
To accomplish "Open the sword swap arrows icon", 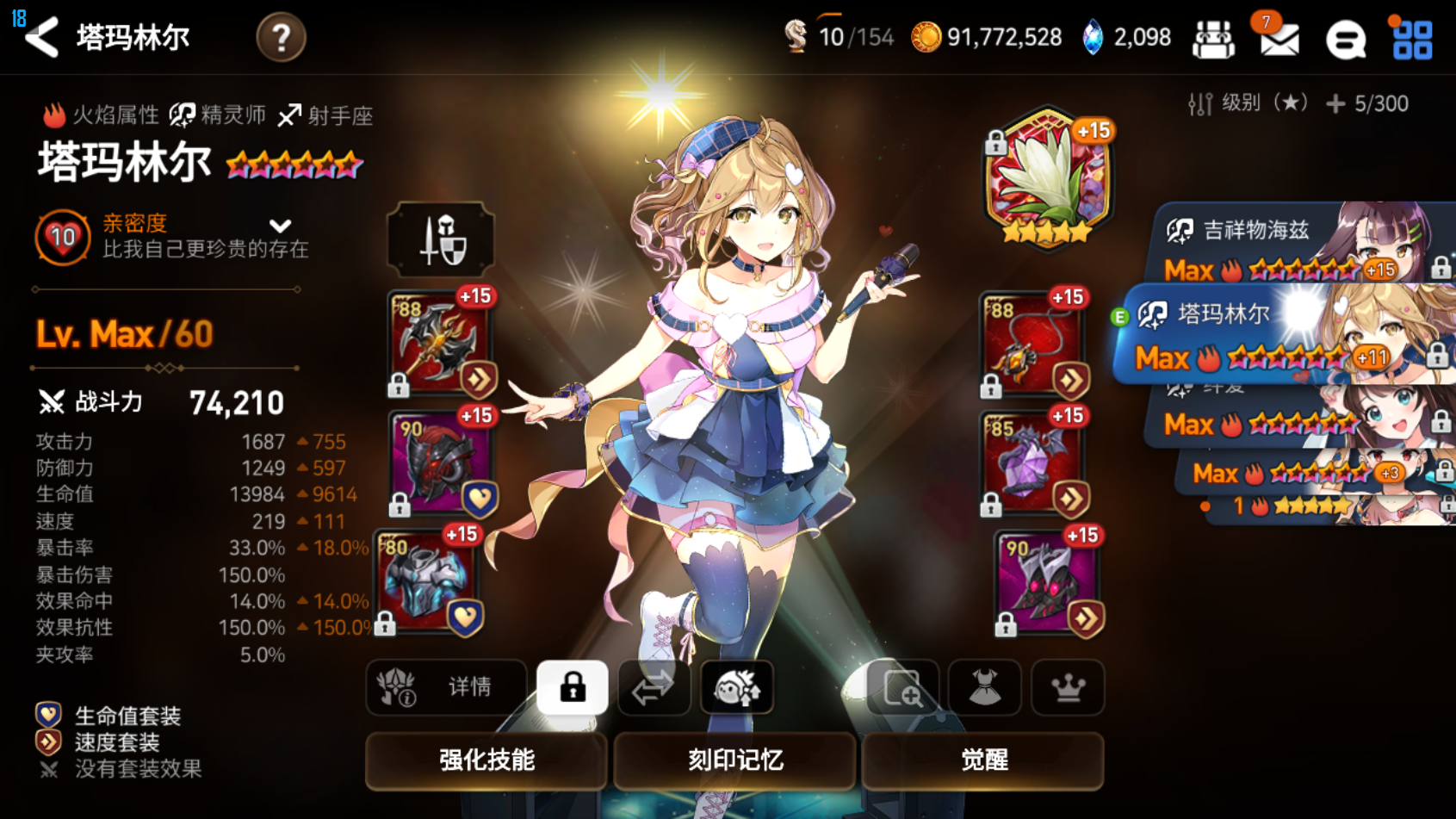I will [654, 687].
